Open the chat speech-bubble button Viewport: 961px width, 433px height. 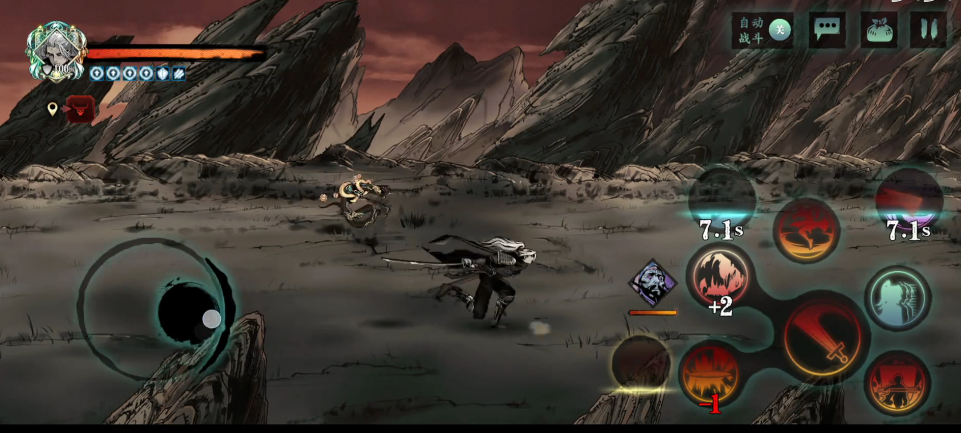pos(827,30)
